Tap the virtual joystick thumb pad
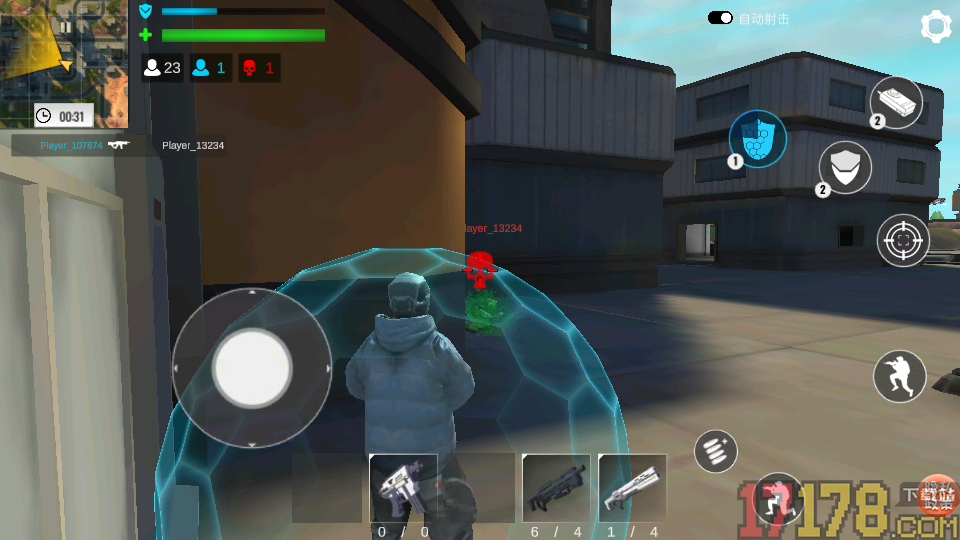 [252, 367]
